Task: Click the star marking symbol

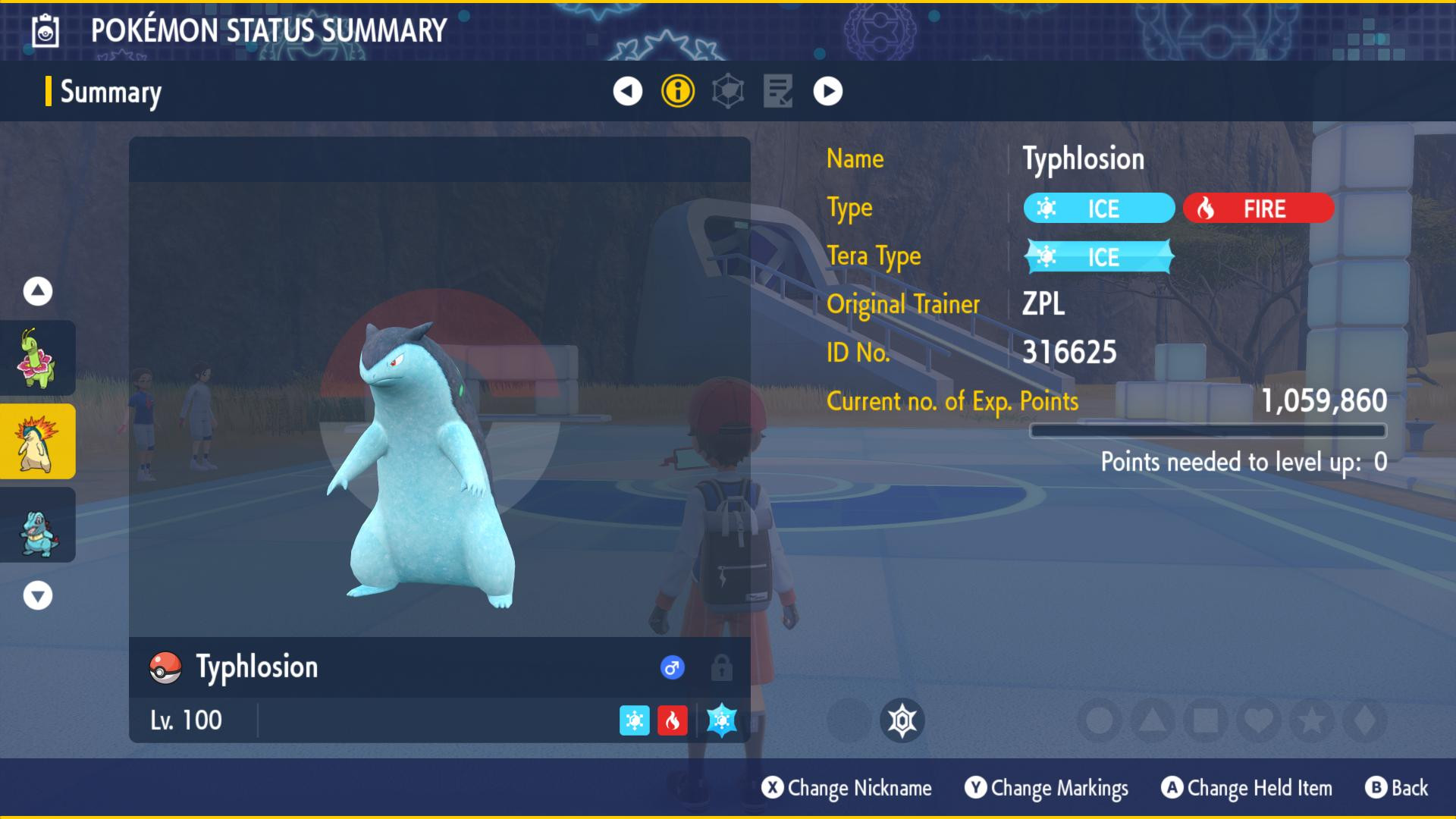Action: (x=1312, y=720)
